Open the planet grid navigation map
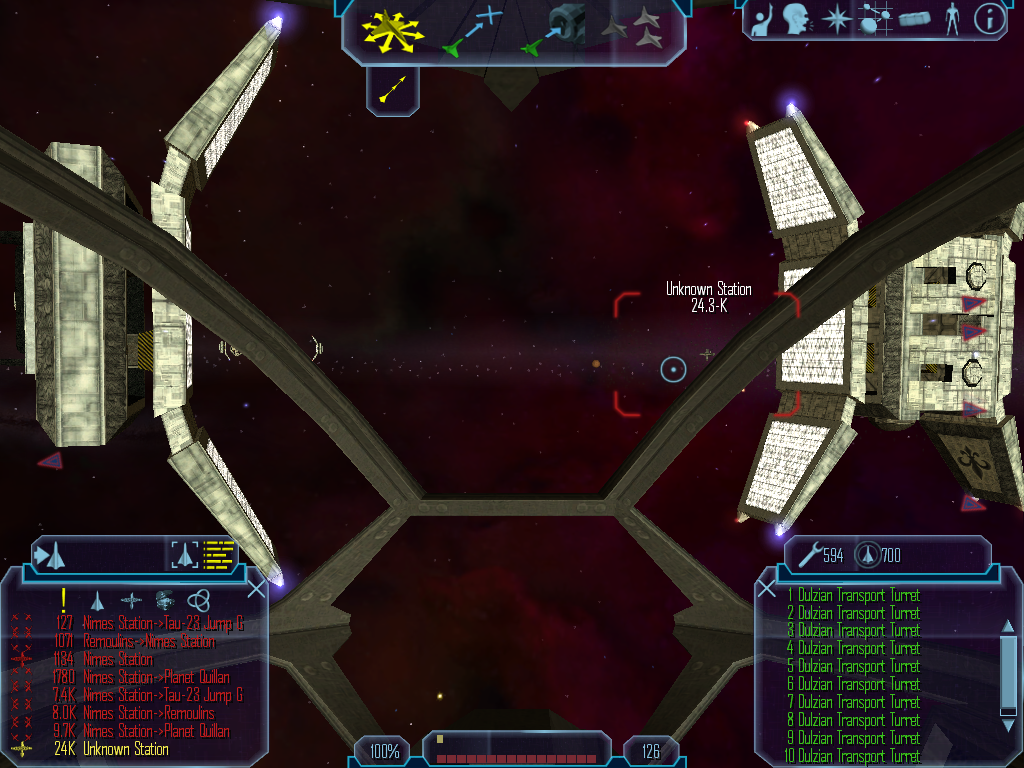Viewport: 1024px width, 768px height. [873, 19]
